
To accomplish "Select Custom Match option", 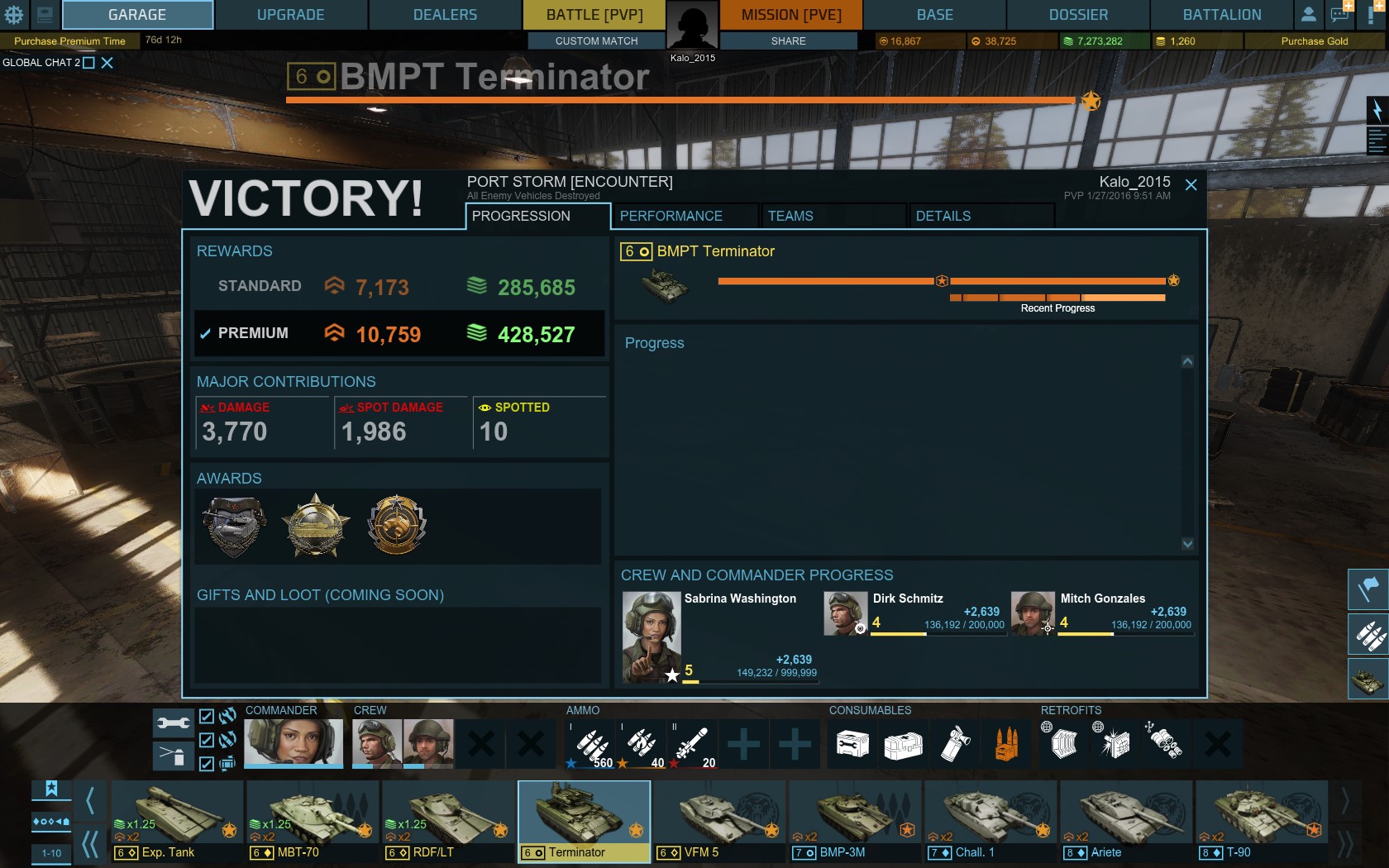I will tap(596, 41).
